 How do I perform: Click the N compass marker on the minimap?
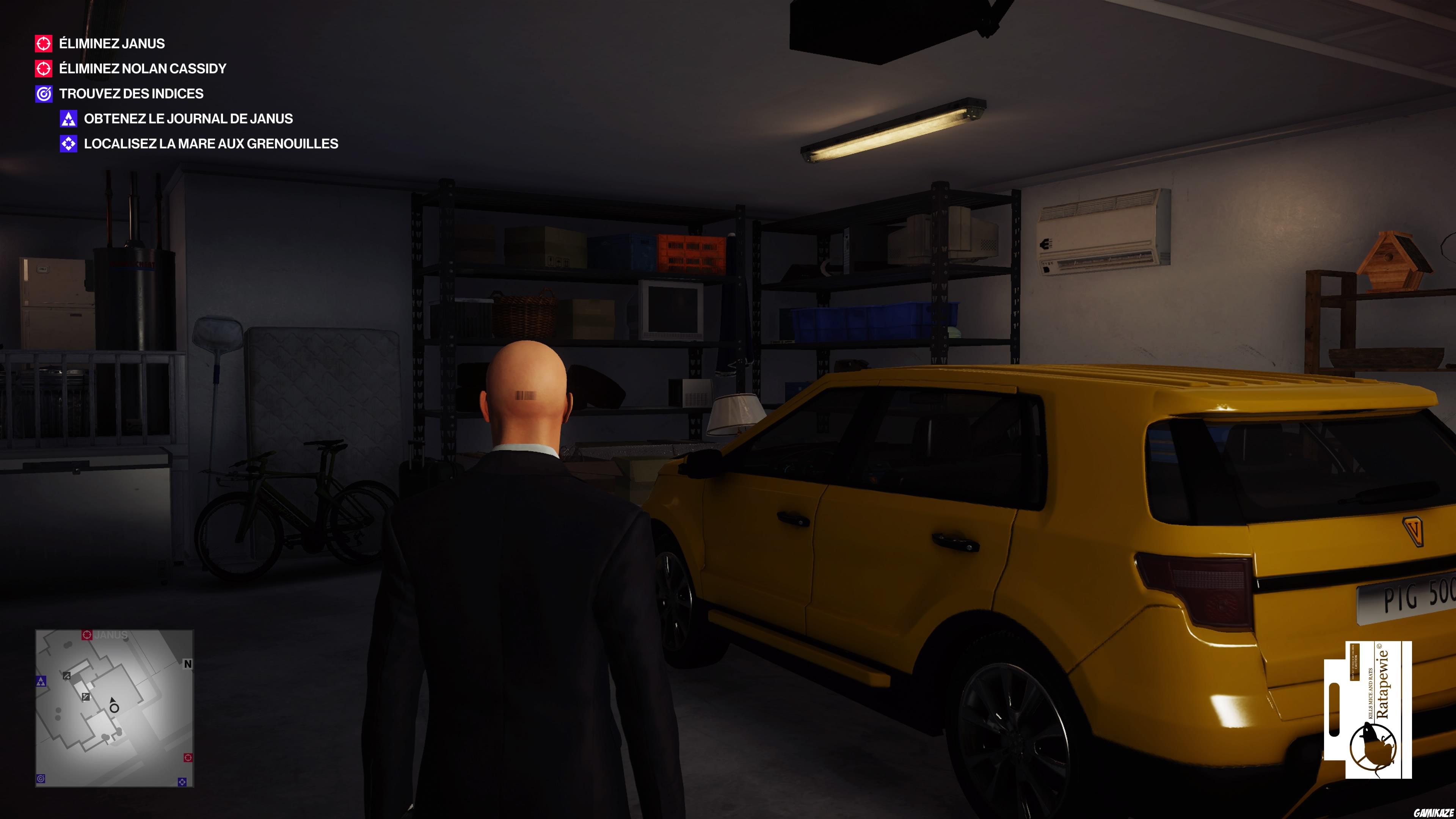(188, 665)
